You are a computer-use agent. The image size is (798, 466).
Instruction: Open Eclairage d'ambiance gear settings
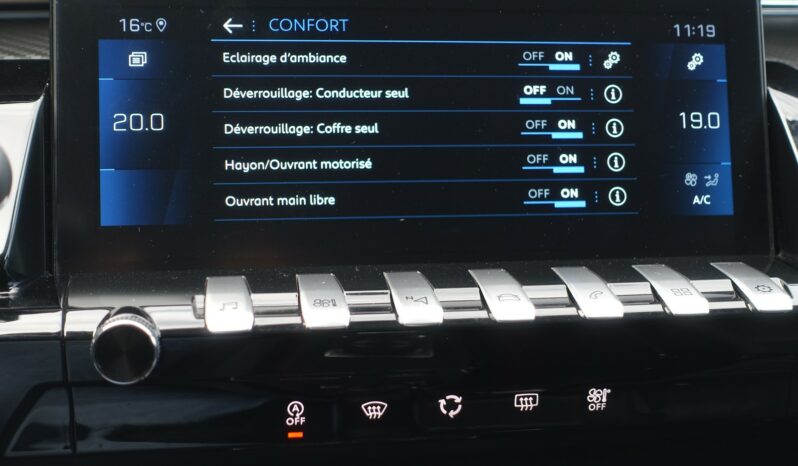tap(612, 60)
